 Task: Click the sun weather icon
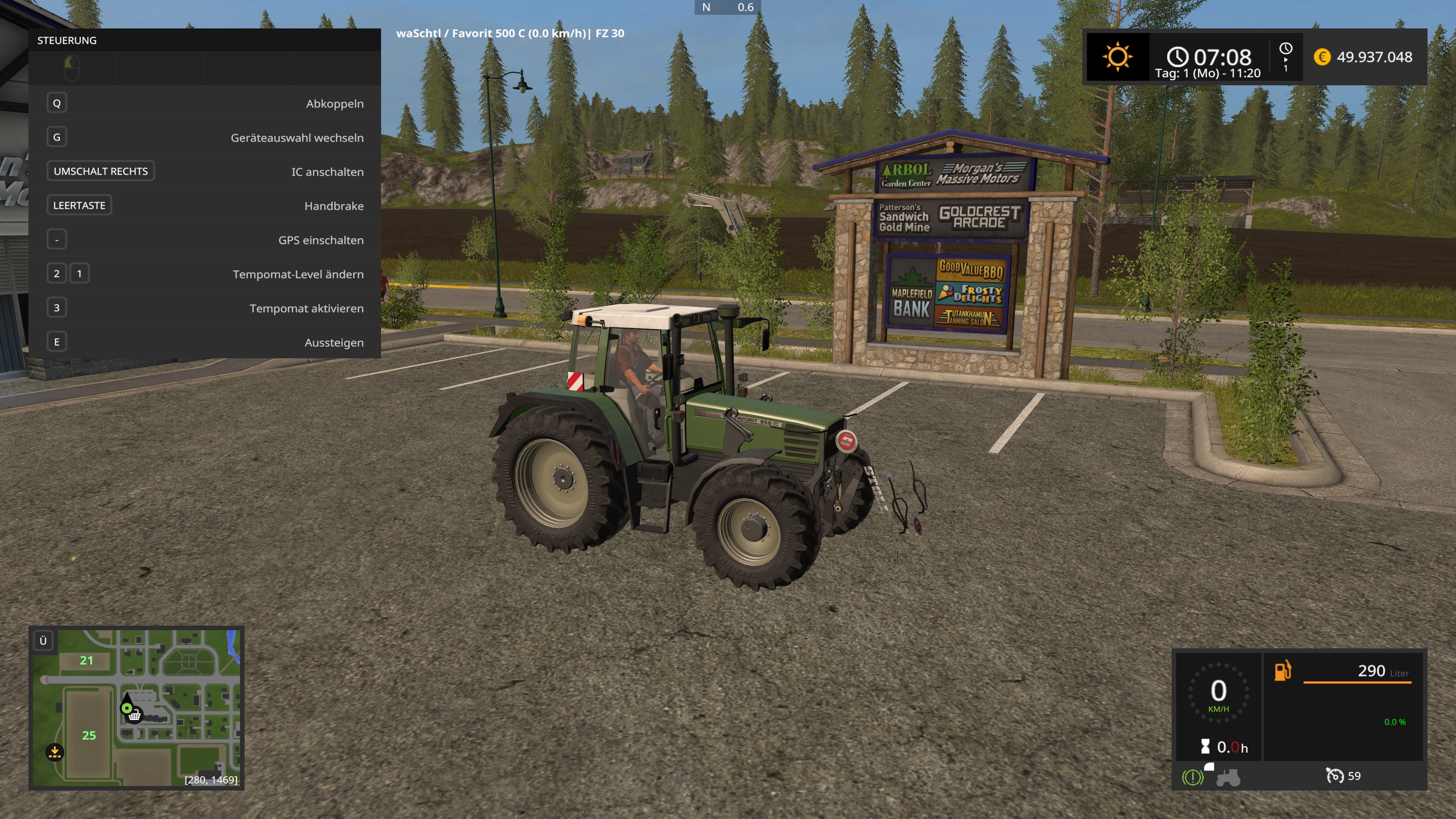click(x=1117, y=56)
